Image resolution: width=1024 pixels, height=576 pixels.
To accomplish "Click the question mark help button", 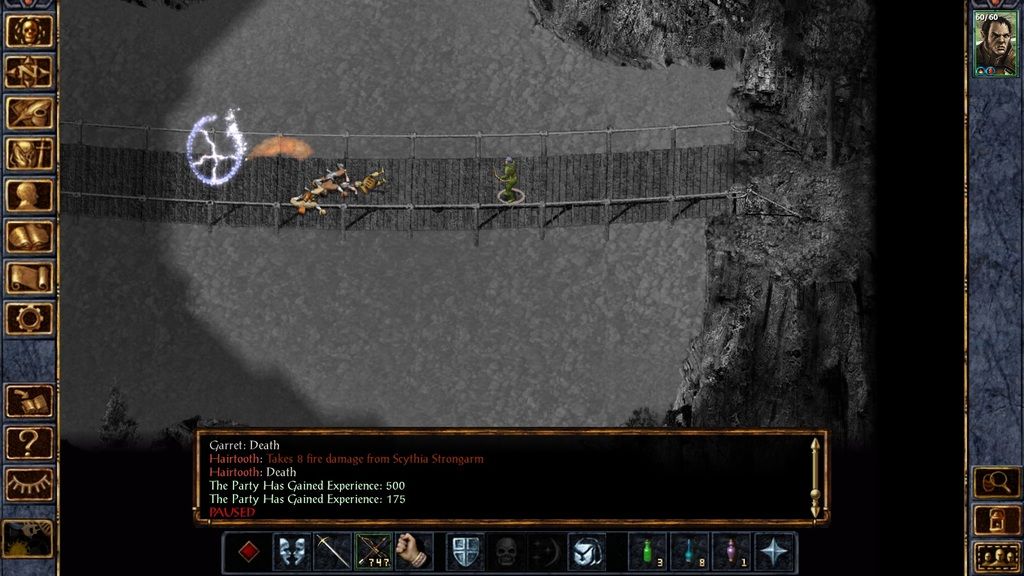I will (x=30, y=442).
